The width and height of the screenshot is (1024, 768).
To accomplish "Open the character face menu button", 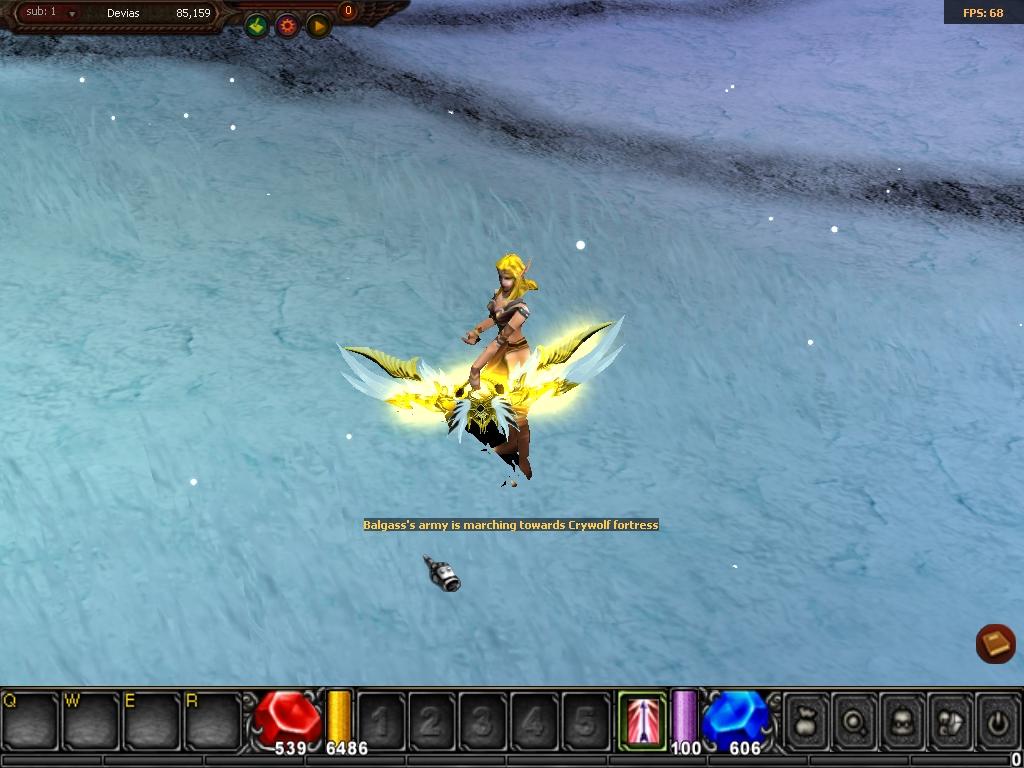I will [903, 719].
